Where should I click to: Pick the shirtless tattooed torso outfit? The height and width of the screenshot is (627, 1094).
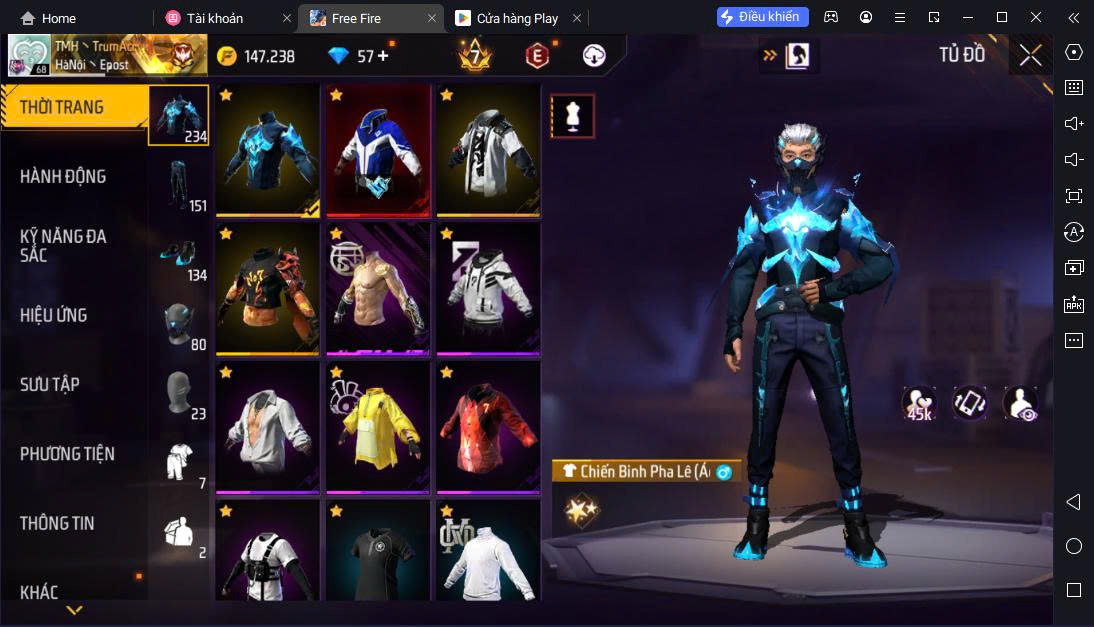(378, 289)
